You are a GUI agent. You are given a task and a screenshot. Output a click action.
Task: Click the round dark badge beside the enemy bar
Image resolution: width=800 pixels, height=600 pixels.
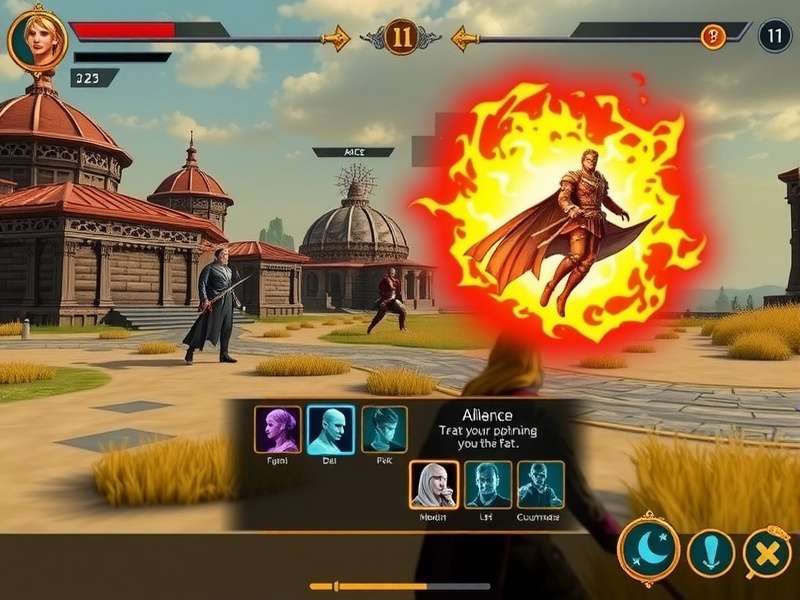coord(774,36)
